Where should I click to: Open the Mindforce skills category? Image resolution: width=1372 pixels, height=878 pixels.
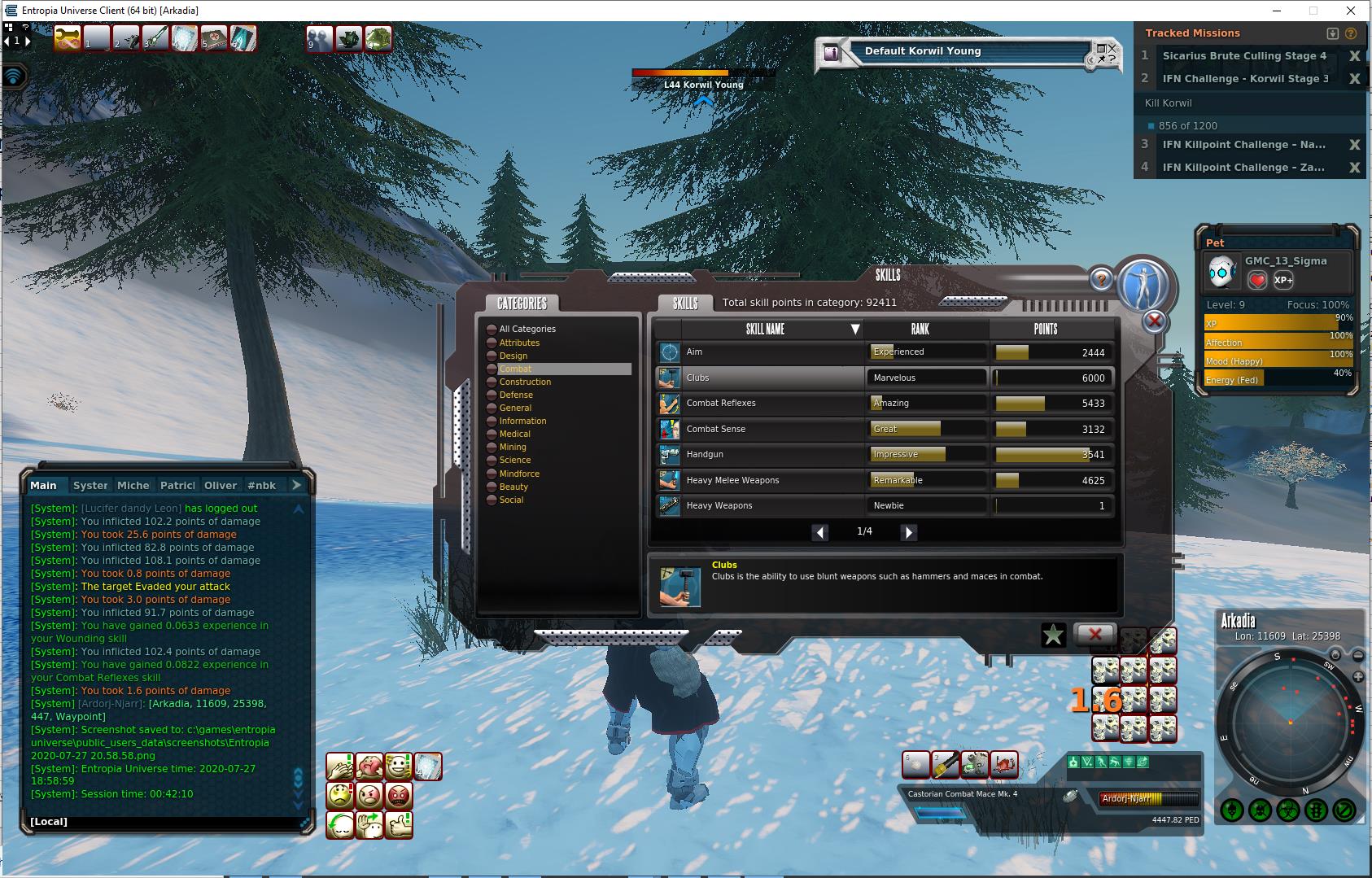point(519,474)
